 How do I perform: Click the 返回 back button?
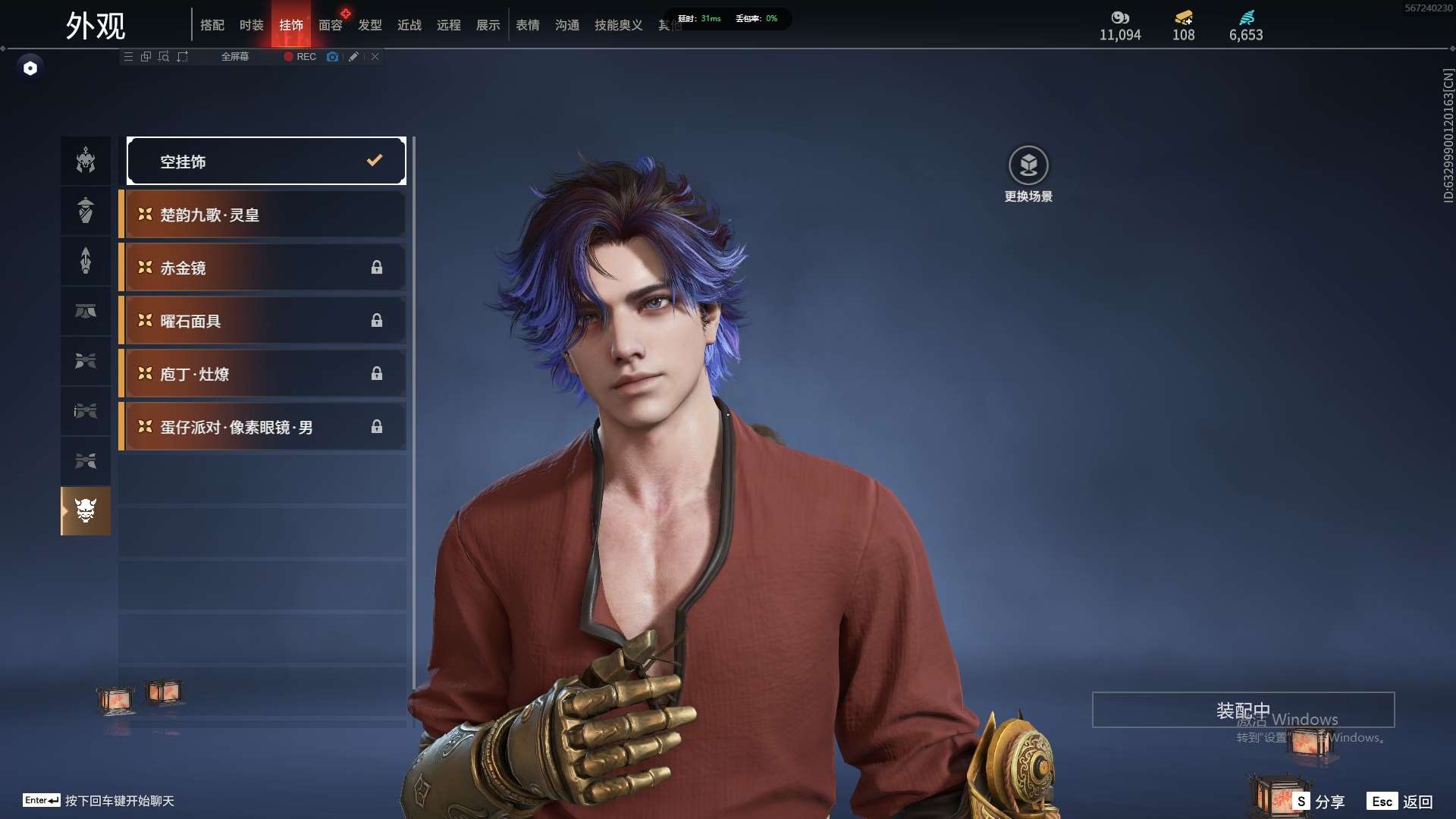(x=1401, y=802)
